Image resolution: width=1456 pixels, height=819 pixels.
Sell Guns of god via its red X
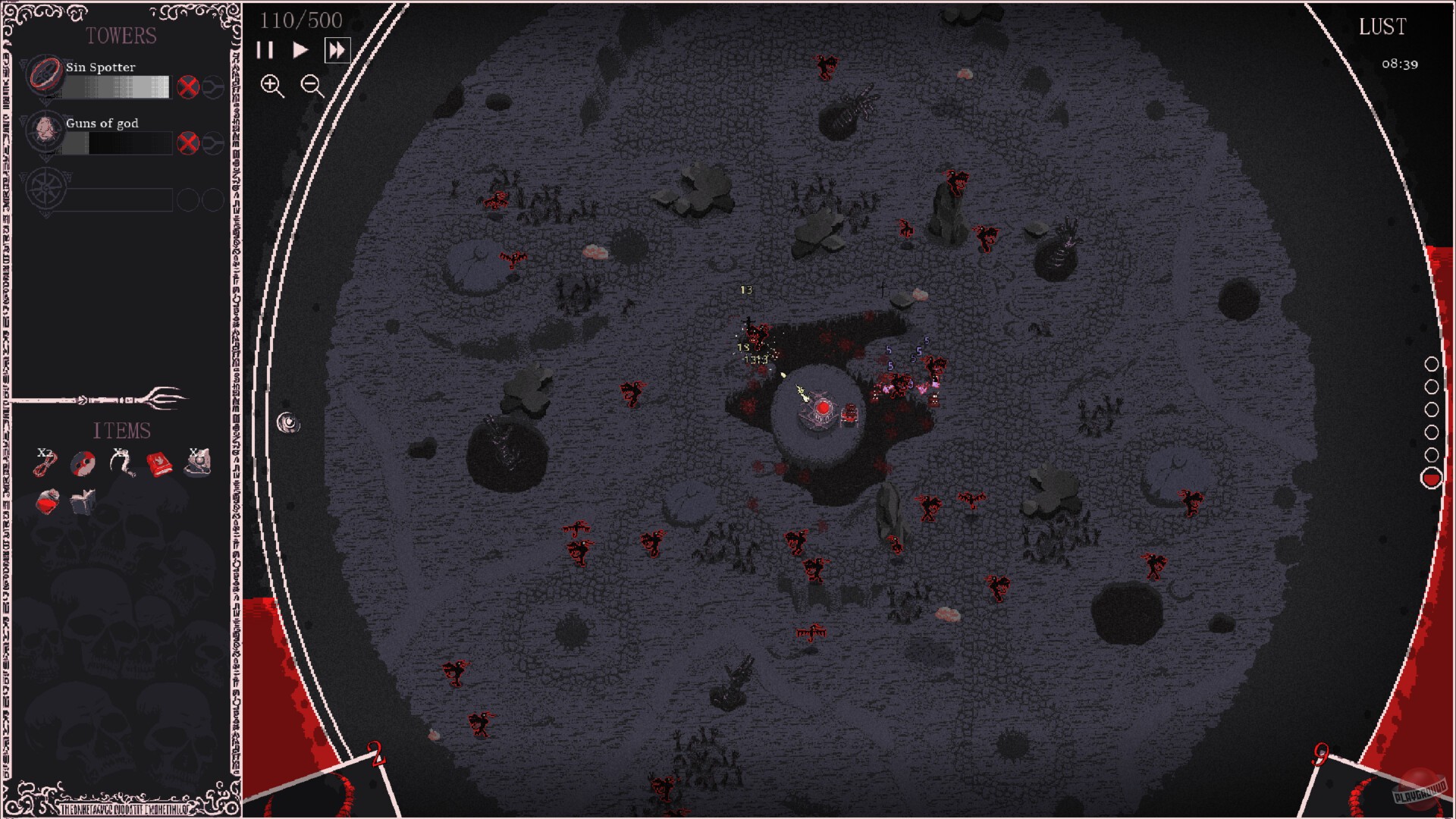188,142
